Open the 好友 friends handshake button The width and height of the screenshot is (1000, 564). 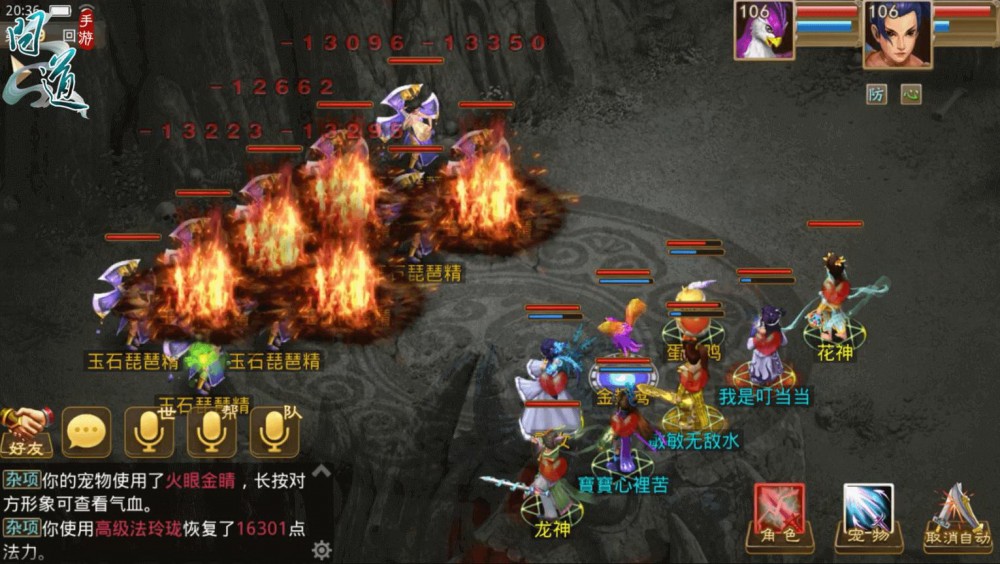pyautogui.click(x=27, y=432)
